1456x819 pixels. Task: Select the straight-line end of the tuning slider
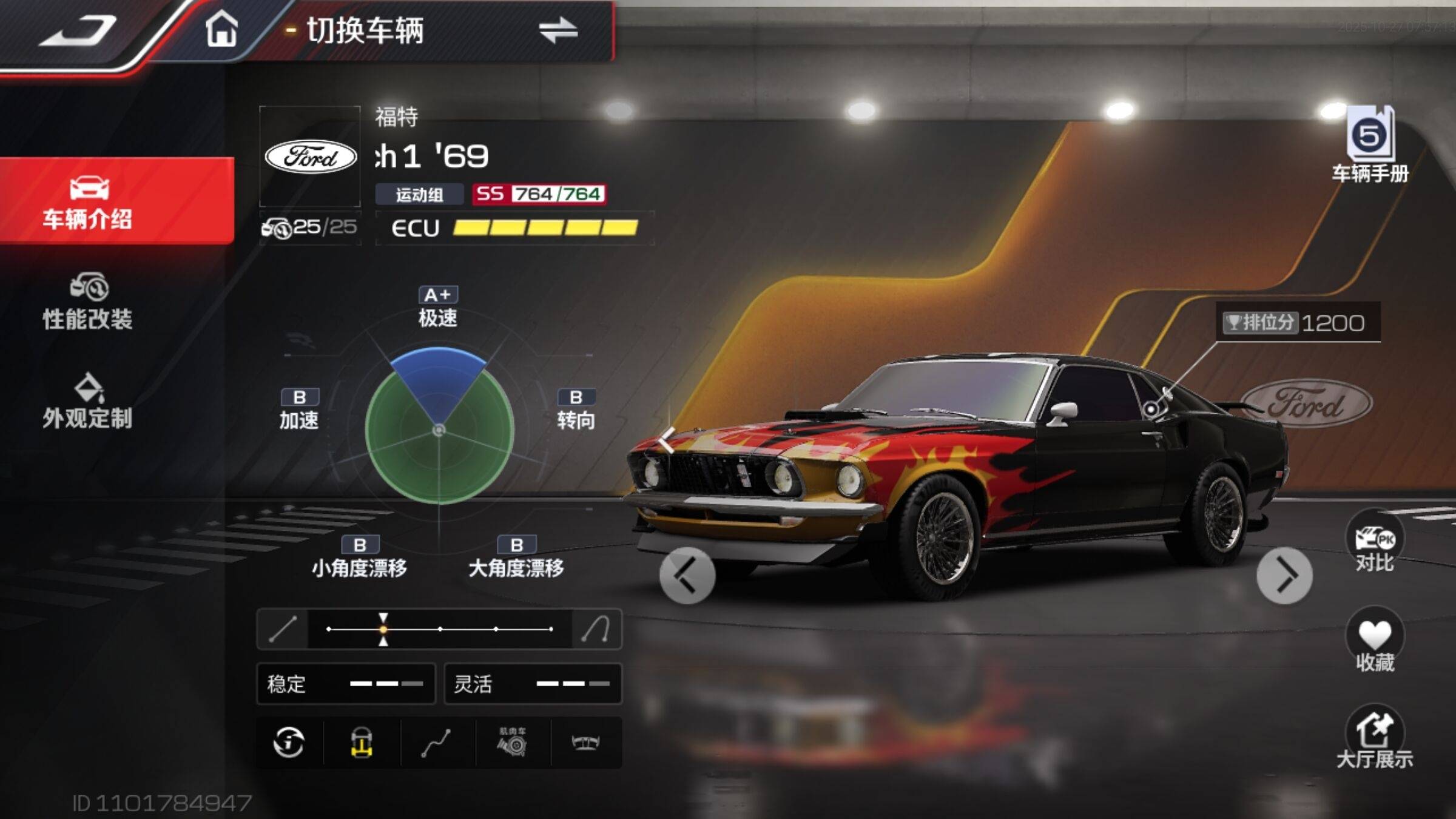pyautogui.click(x=283, y=629)
